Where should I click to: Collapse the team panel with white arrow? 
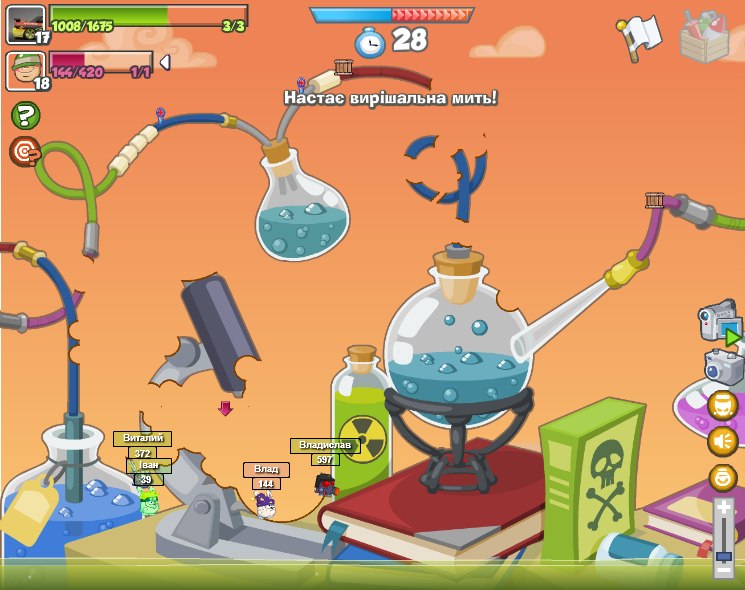165,62
